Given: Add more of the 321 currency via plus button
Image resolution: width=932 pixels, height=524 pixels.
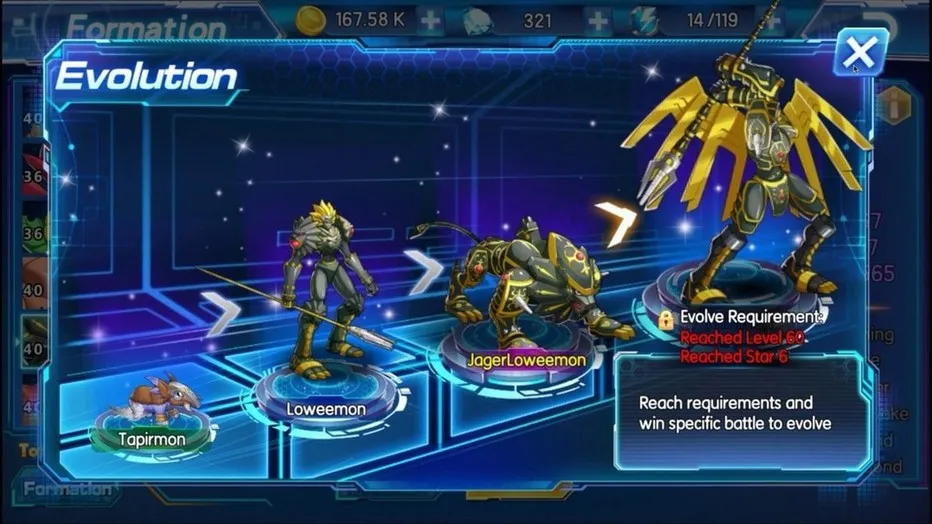Looking at the screenshot, I should [597, 19].
